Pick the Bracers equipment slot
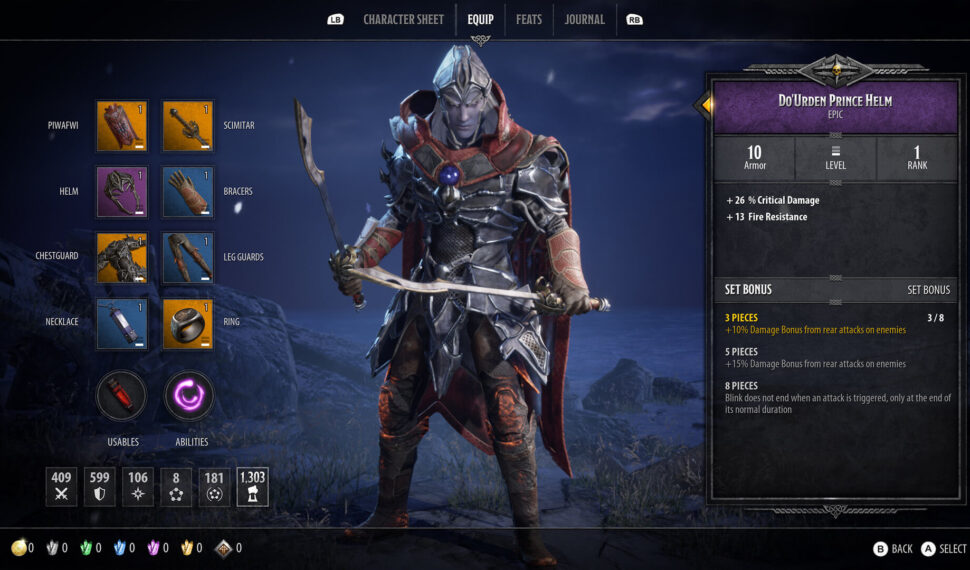This screenshot has height=570, width=970. [188, 192]
